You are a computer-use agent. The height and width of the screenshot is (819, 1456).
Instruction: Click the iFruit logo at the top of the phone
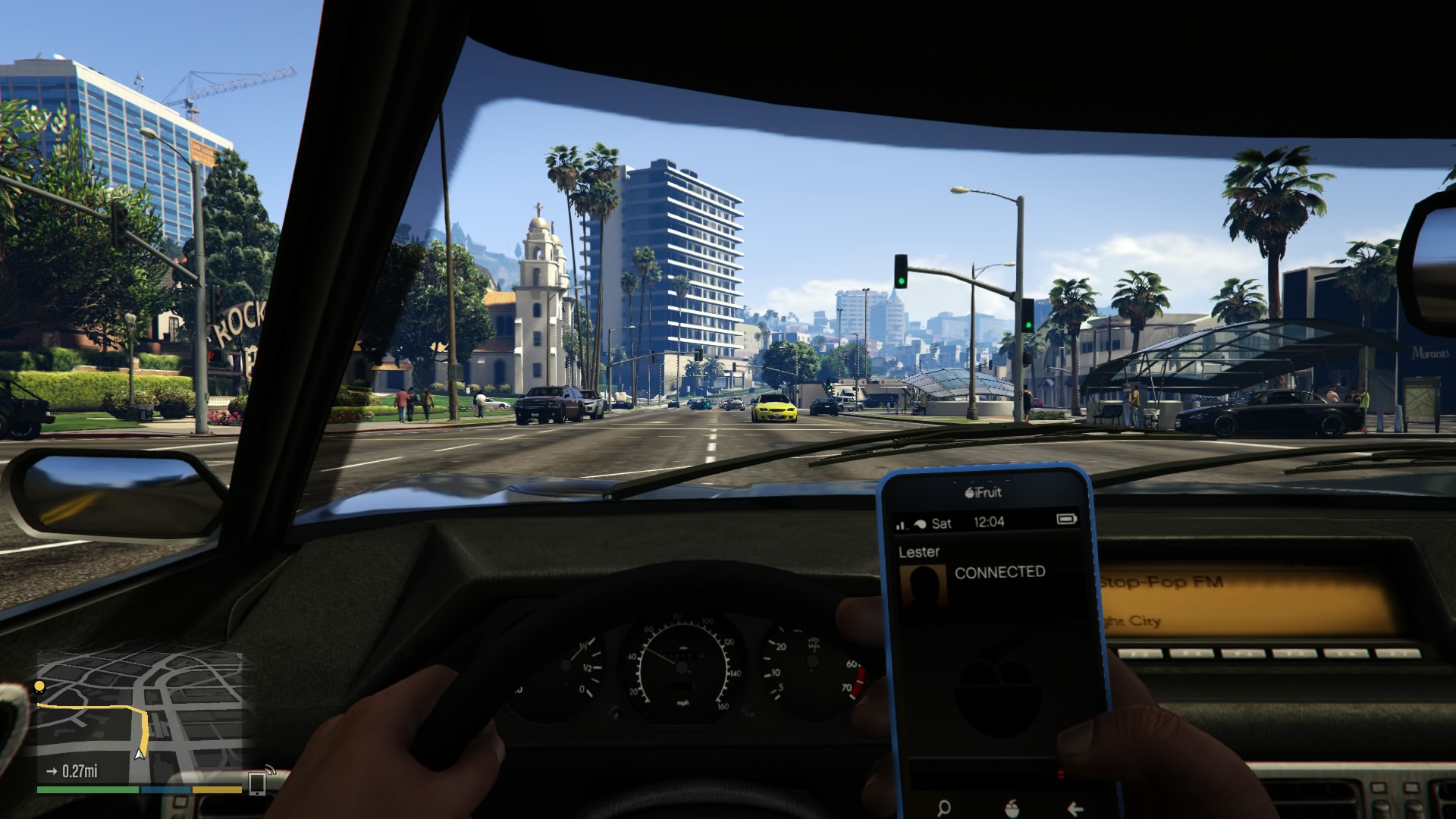tap(982, 492)
